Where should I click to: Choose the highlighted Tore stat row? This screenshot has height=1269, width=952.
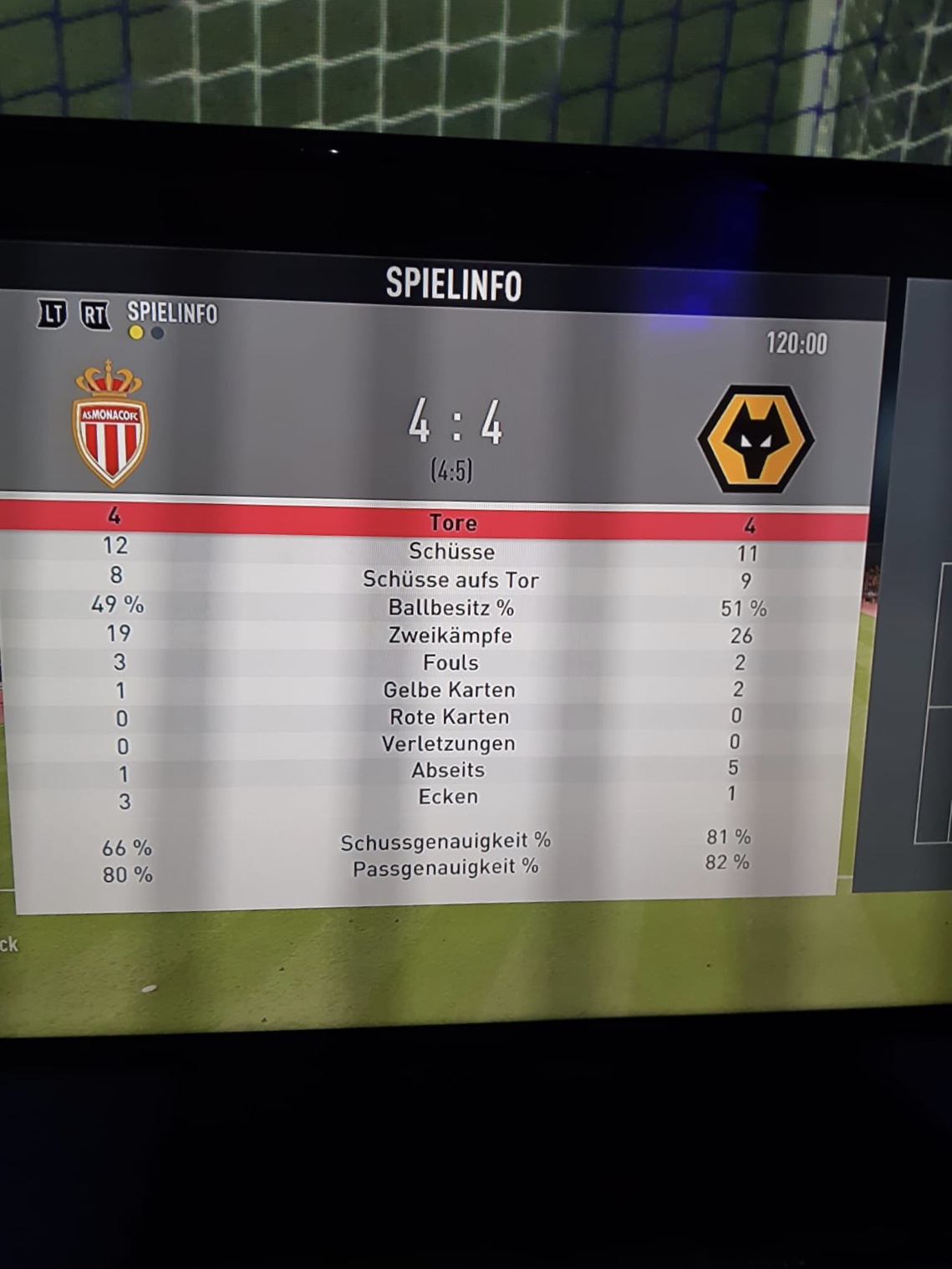click(451, 523)
